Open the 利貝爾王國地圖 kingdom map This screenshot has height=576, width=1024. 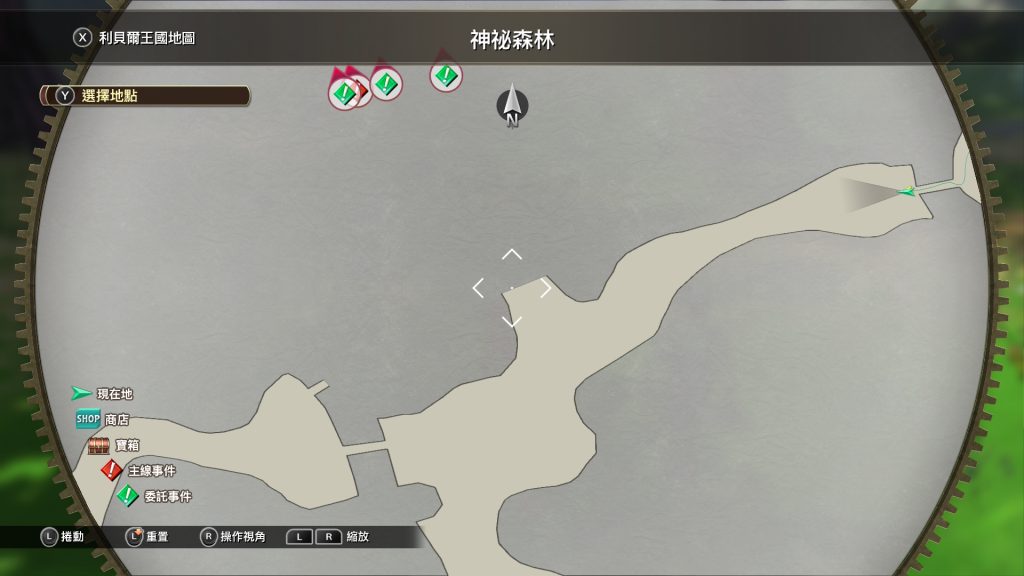pyautogui.click(x=134, y=38)
